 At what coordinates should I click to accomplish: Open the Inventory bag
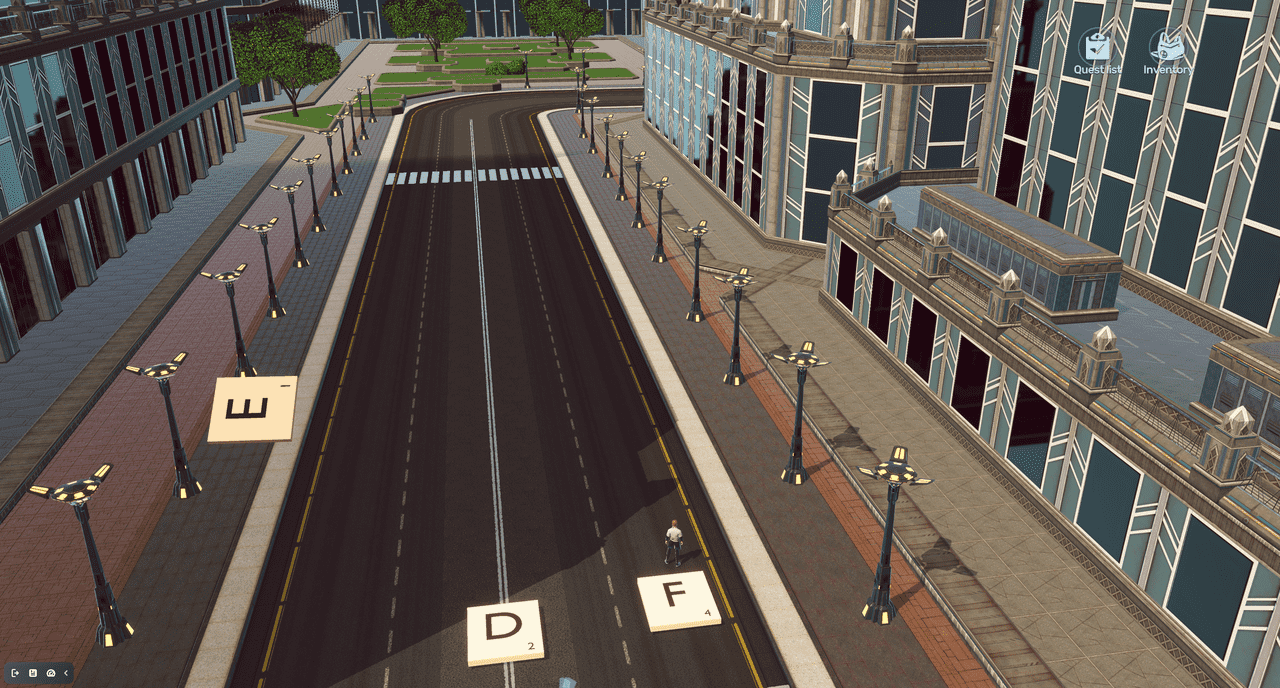(1167, 48)
